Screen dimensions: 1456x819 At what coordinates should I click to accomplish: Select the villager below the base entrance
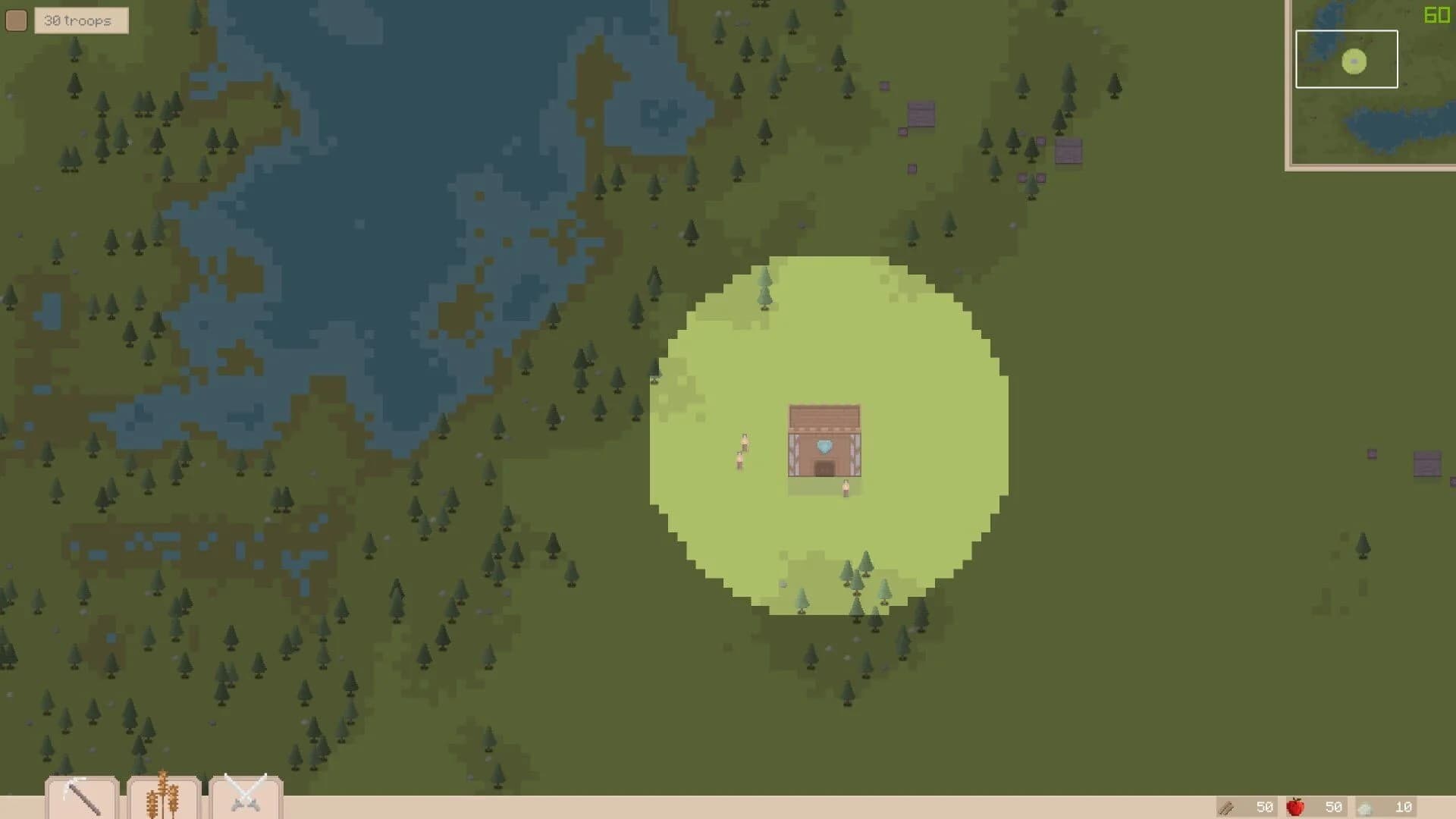(x=846, y=489)
